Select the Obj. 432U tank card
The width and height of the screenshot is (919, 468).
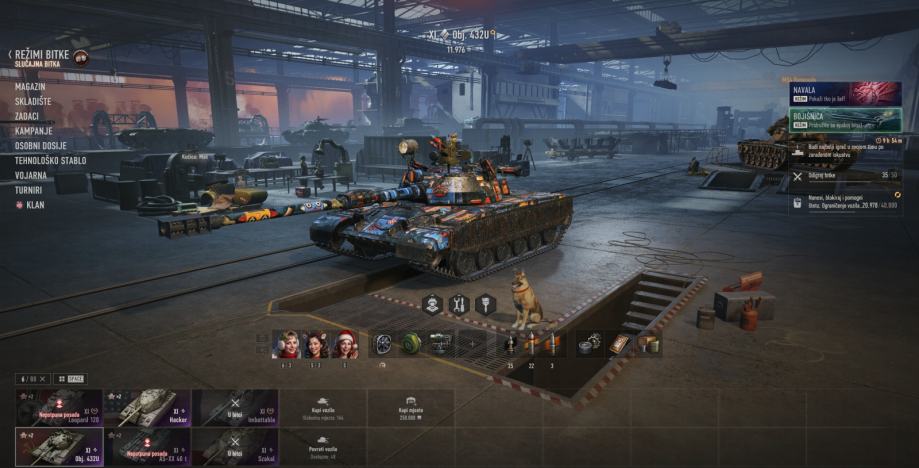tap(58, 447)
